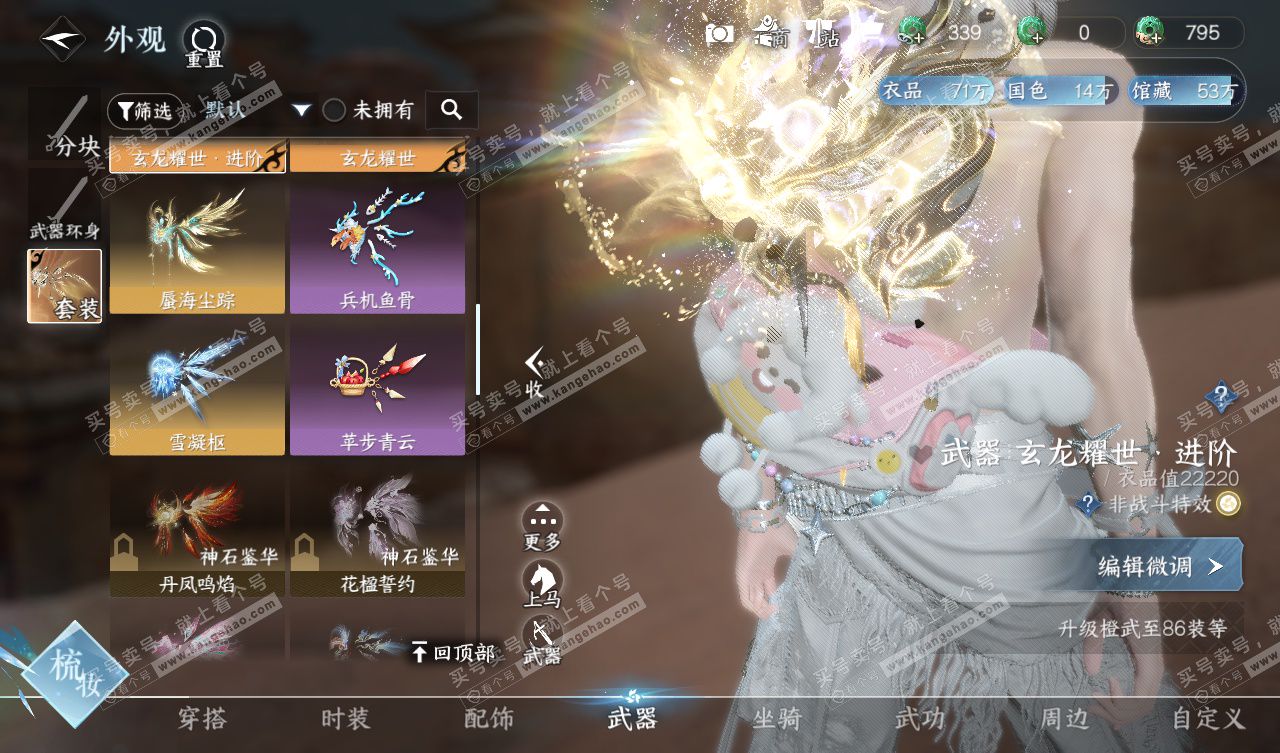Collapse the list with the 收 arrow
The width and height of the screenshot is (1280, 753).
coord(535,372)
